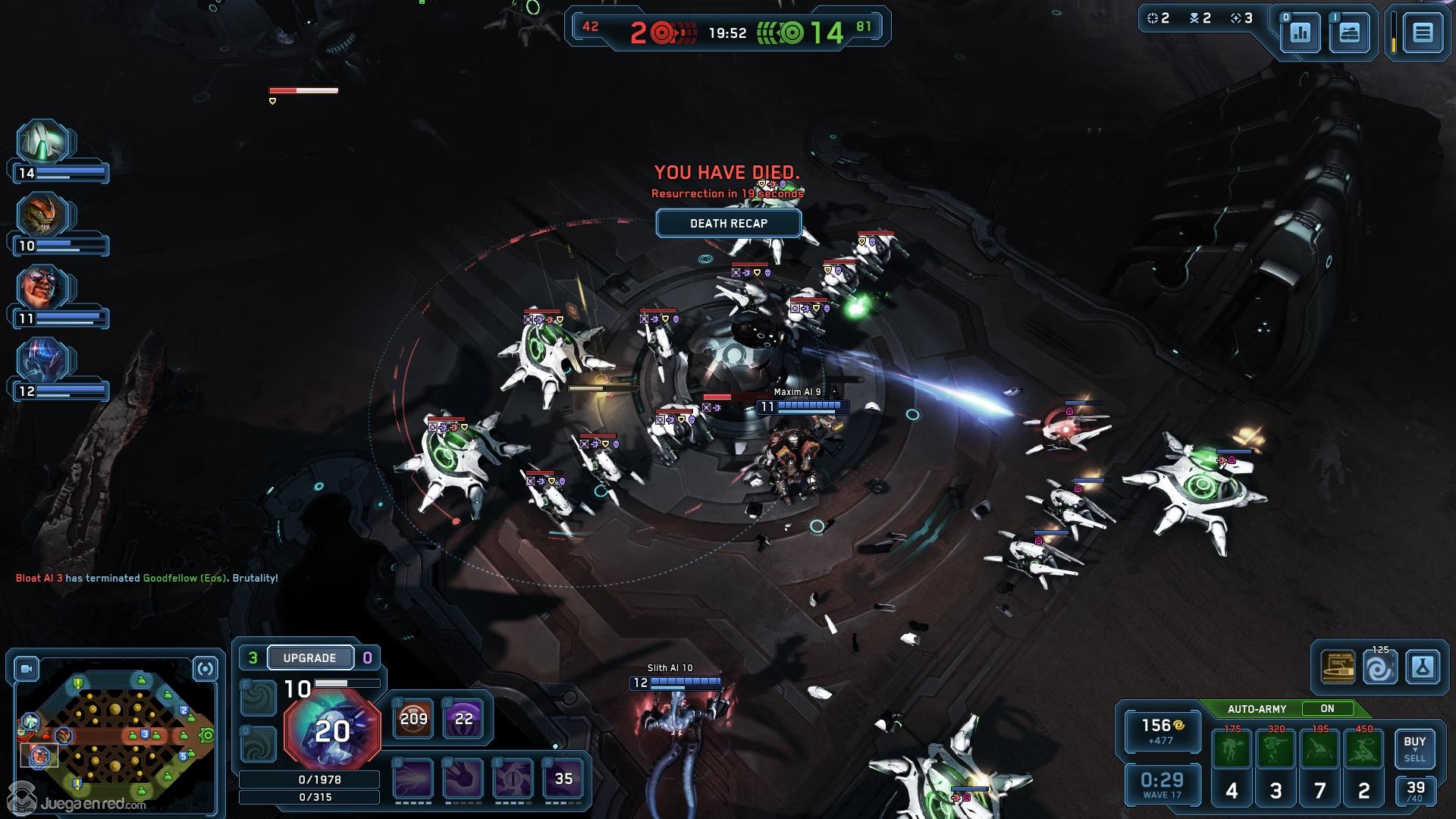This screenshot has height=819, width=1456.
Task: Toggle the camera lock button on minimap
Action: tap(27, 669)
